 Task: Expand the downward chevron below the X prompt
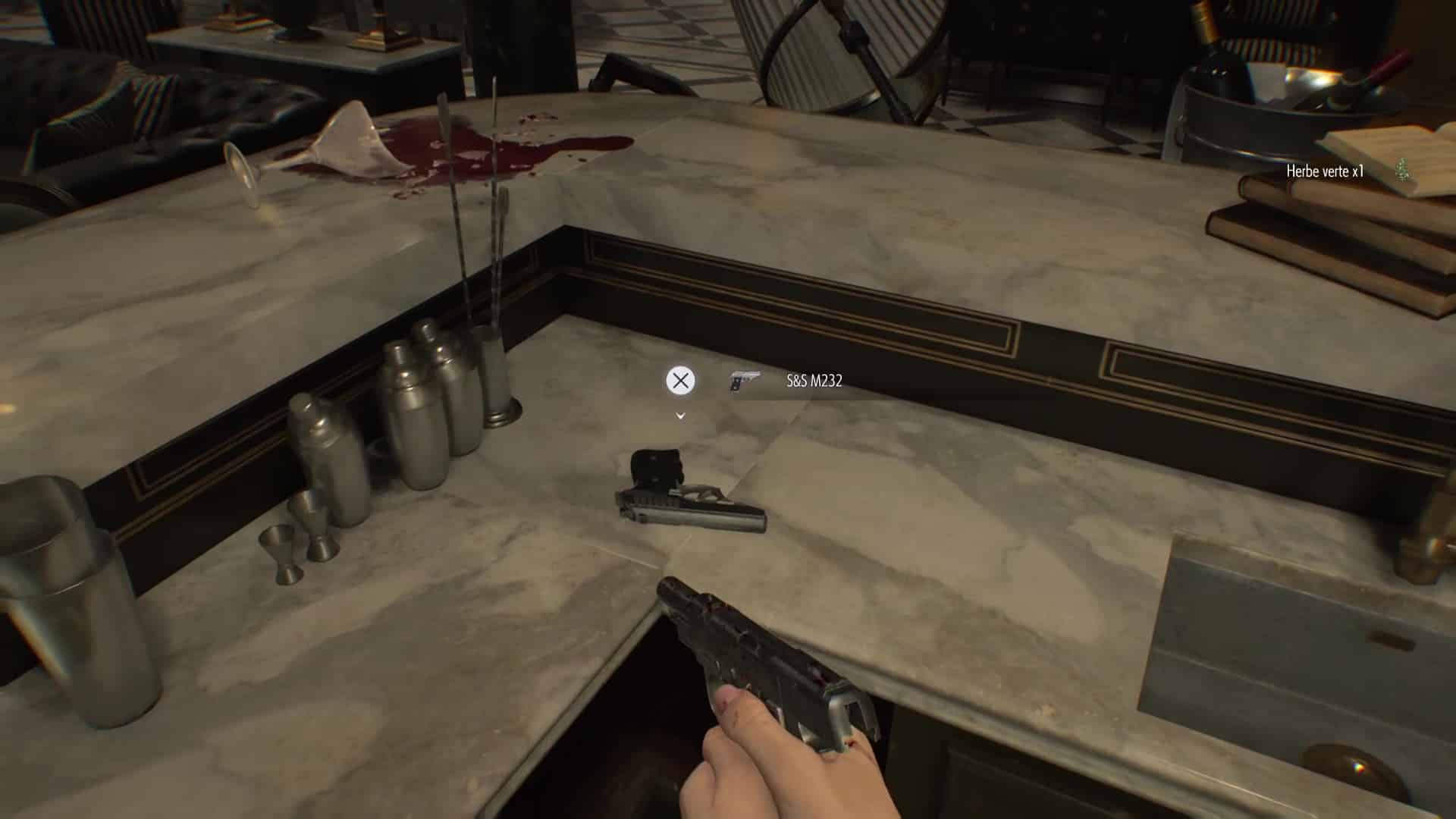coord(679,416)
